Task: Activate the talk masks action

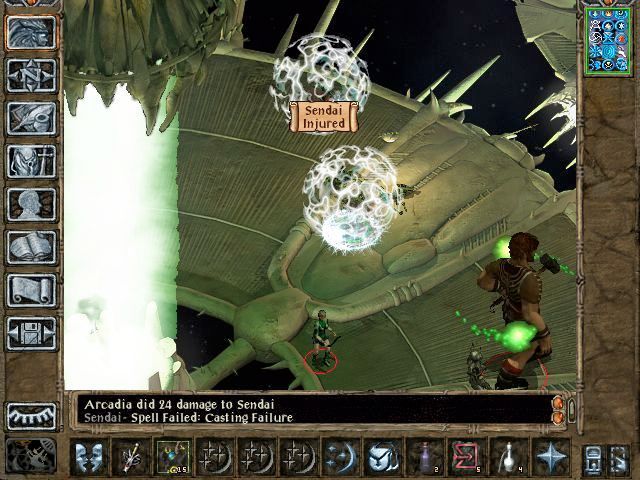Action: click(90, 456)
